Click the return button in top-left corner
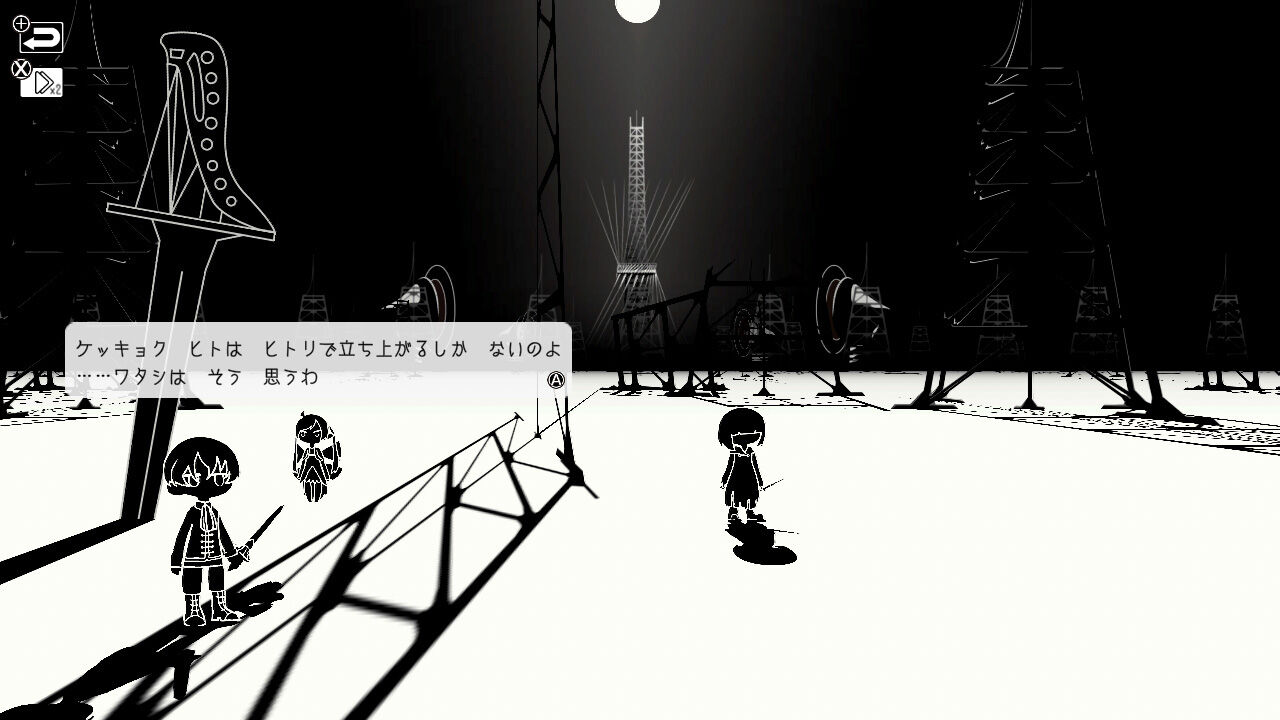 tap(42, 38)
